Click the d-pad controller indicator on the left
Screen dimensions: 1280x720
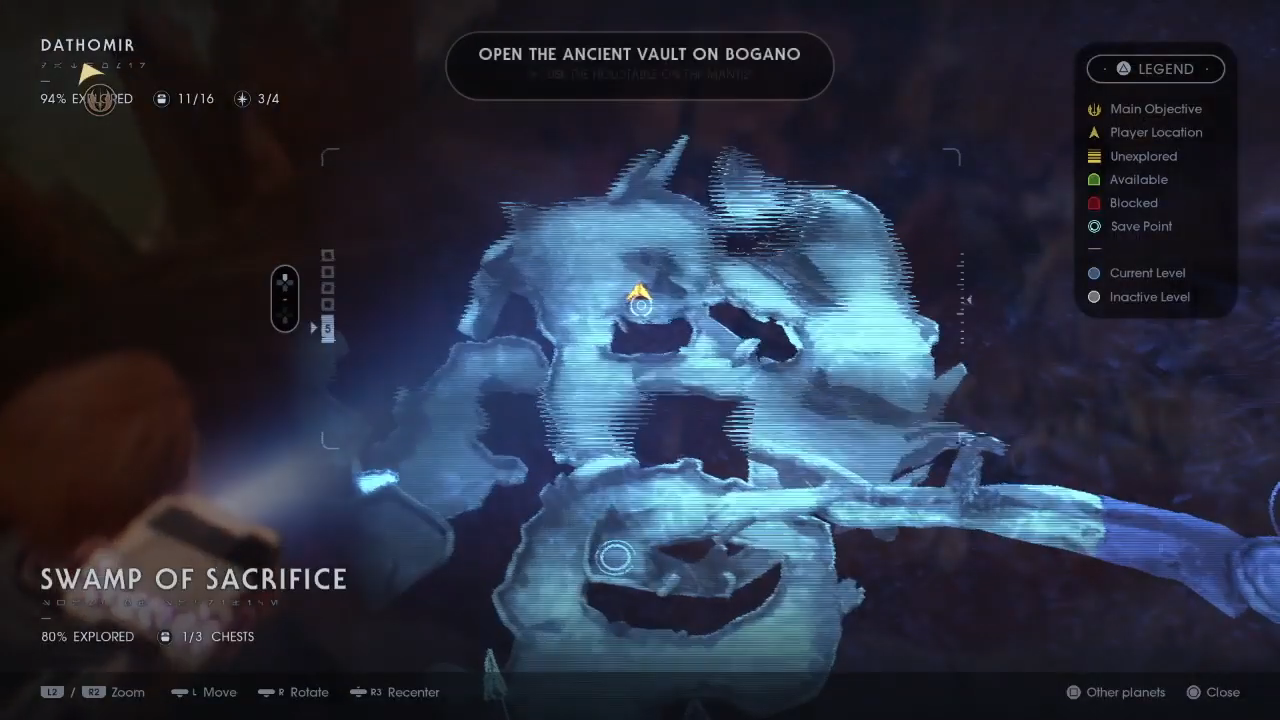tap(285, 297)
